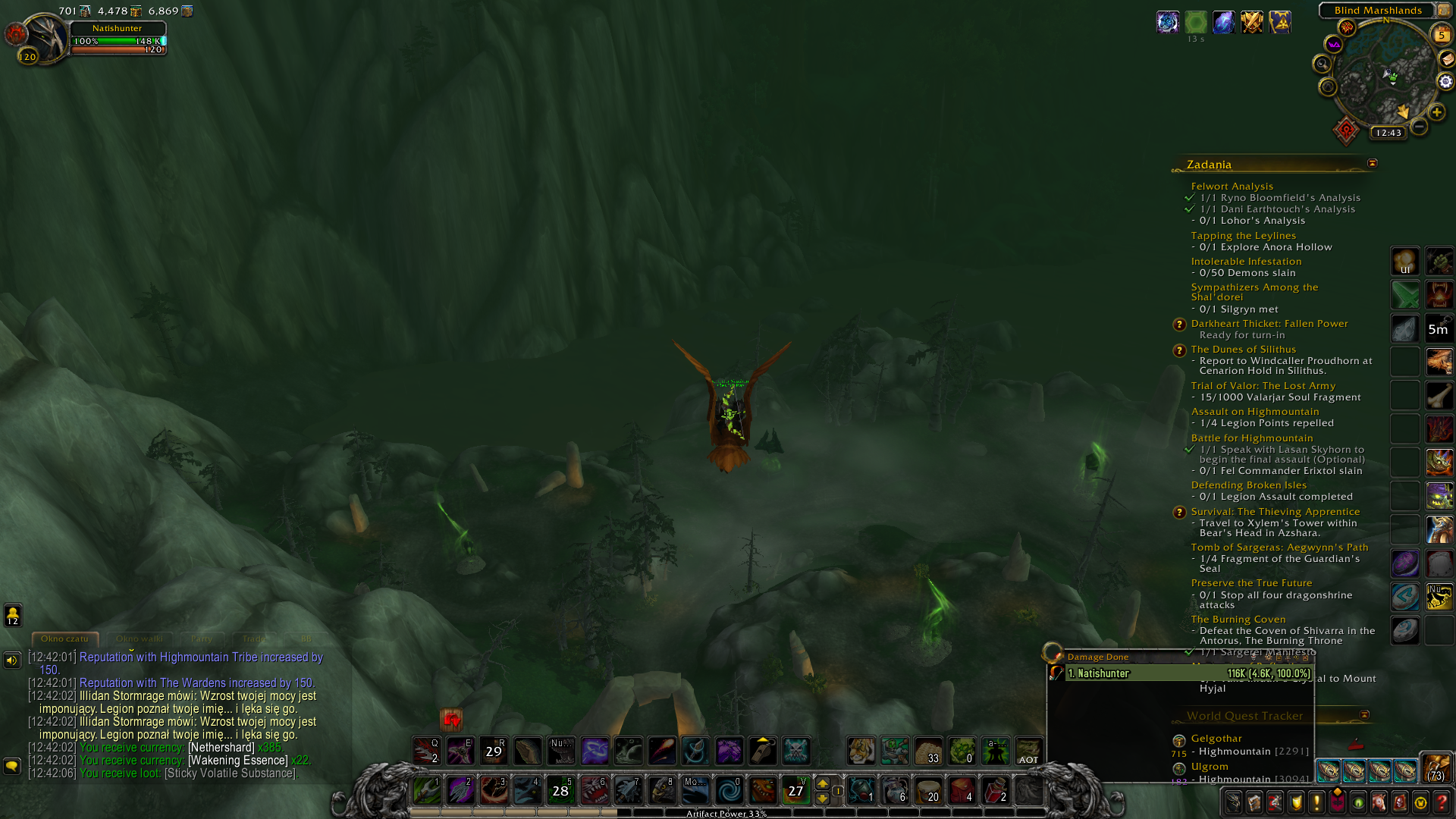Use the red potion with 2 charges
1456x819 pixels.
995,790
